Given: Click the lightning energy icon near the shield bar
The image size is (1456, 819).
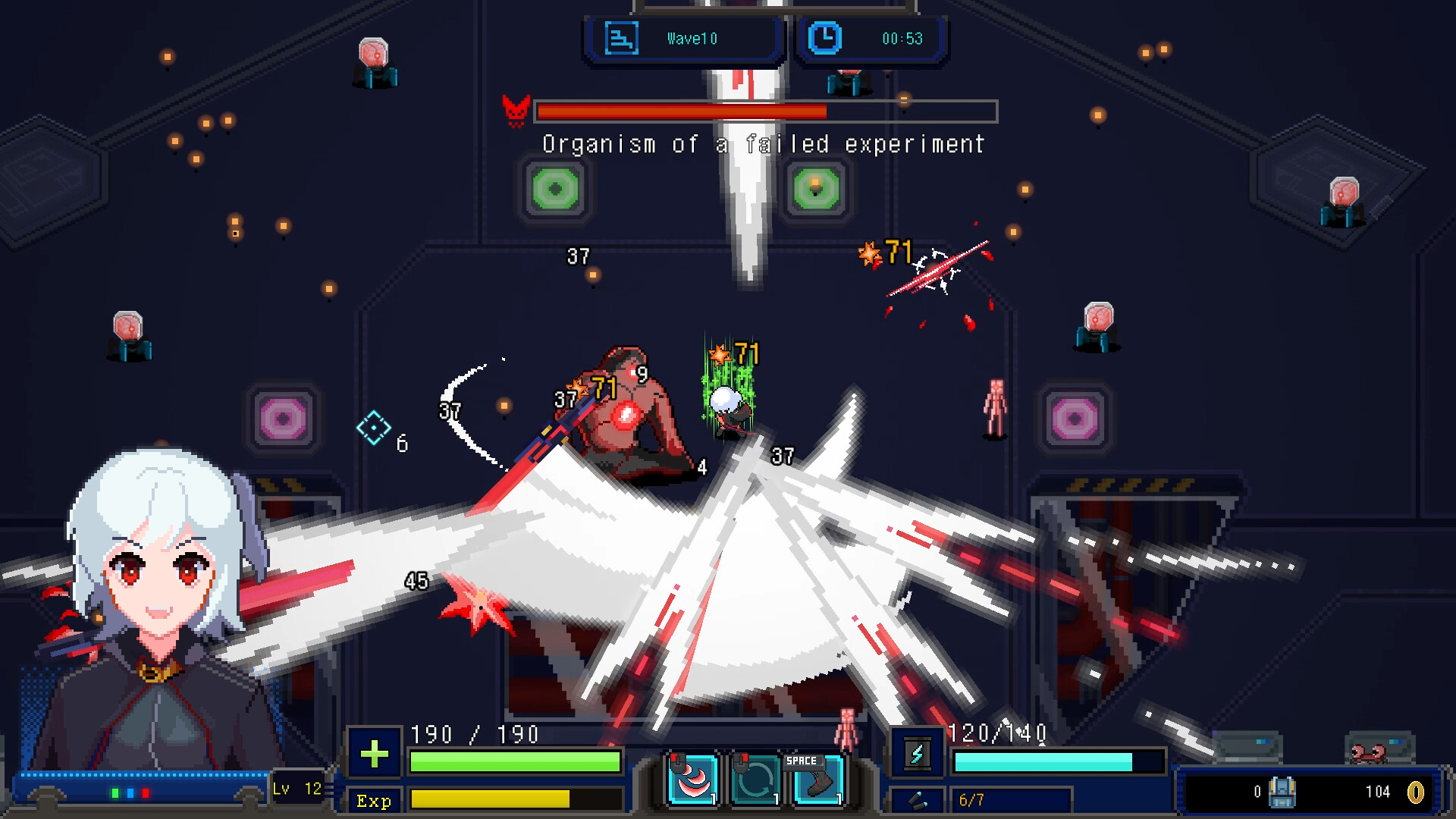Looking at the screenshot, I should 916,755.
